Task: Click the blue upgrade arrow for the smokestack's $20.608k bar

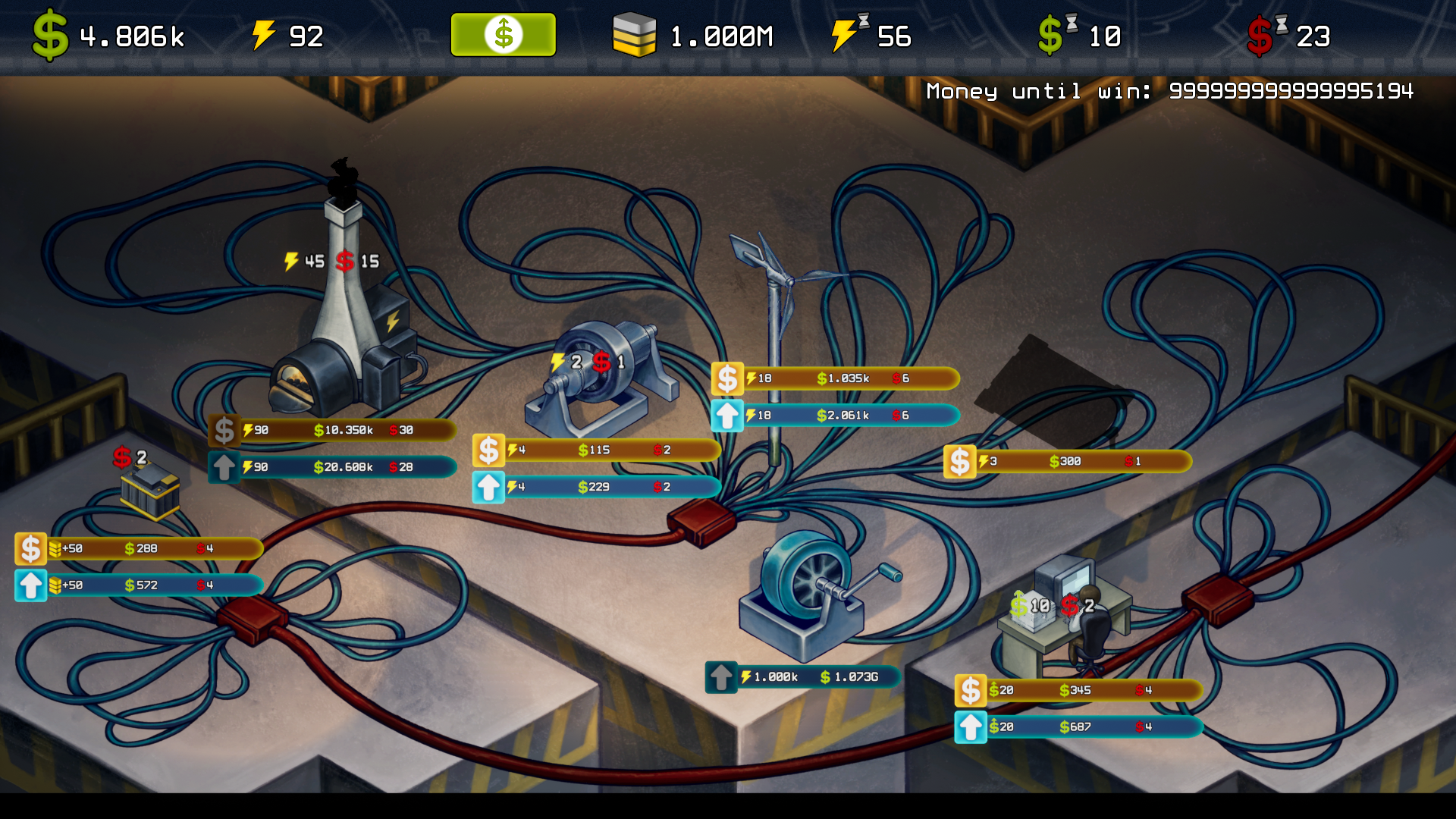Action: pos(224,467)
